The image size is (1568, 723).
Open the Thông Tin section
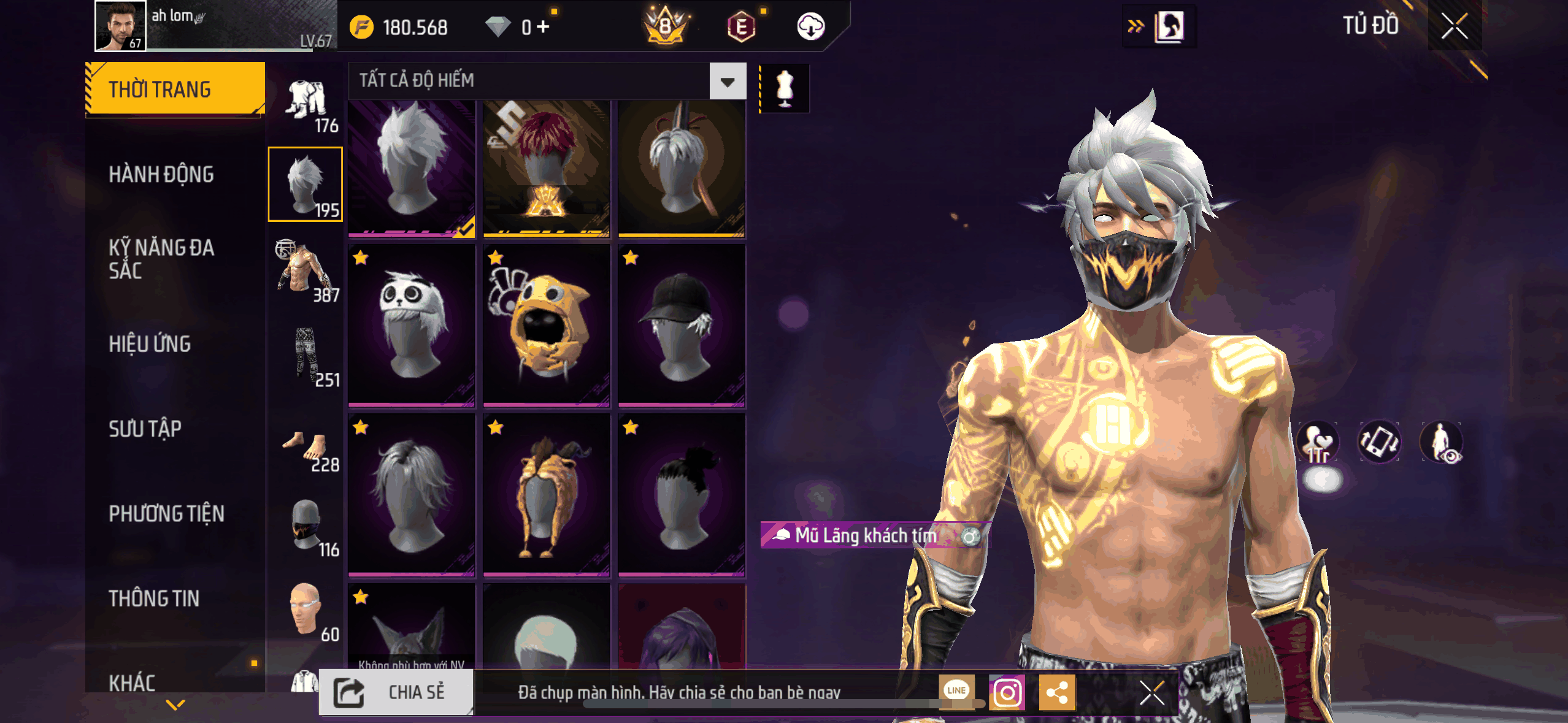(154, 598)
